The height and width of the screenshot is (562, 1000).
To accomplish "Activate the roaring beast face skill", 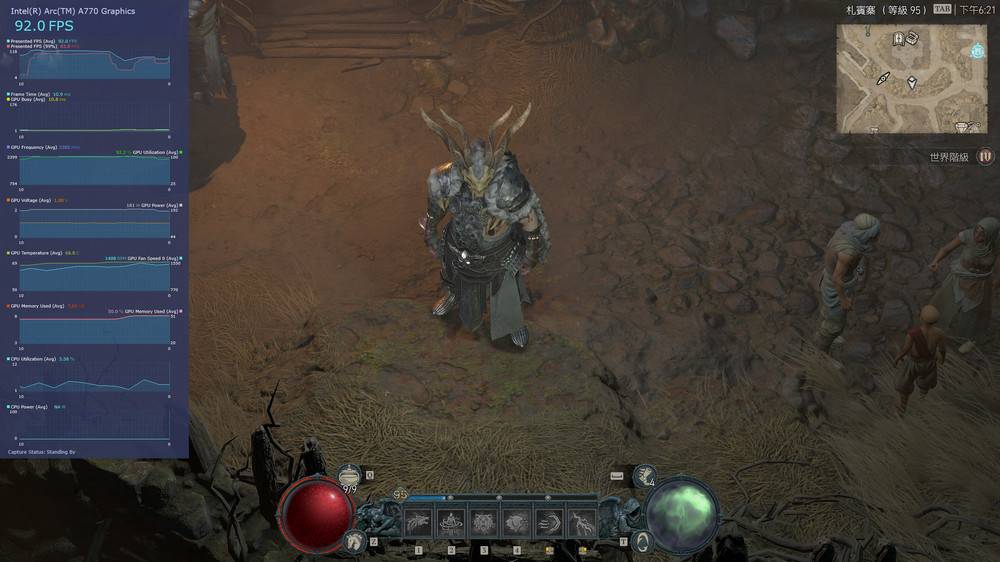I will [x=484, y=521].
